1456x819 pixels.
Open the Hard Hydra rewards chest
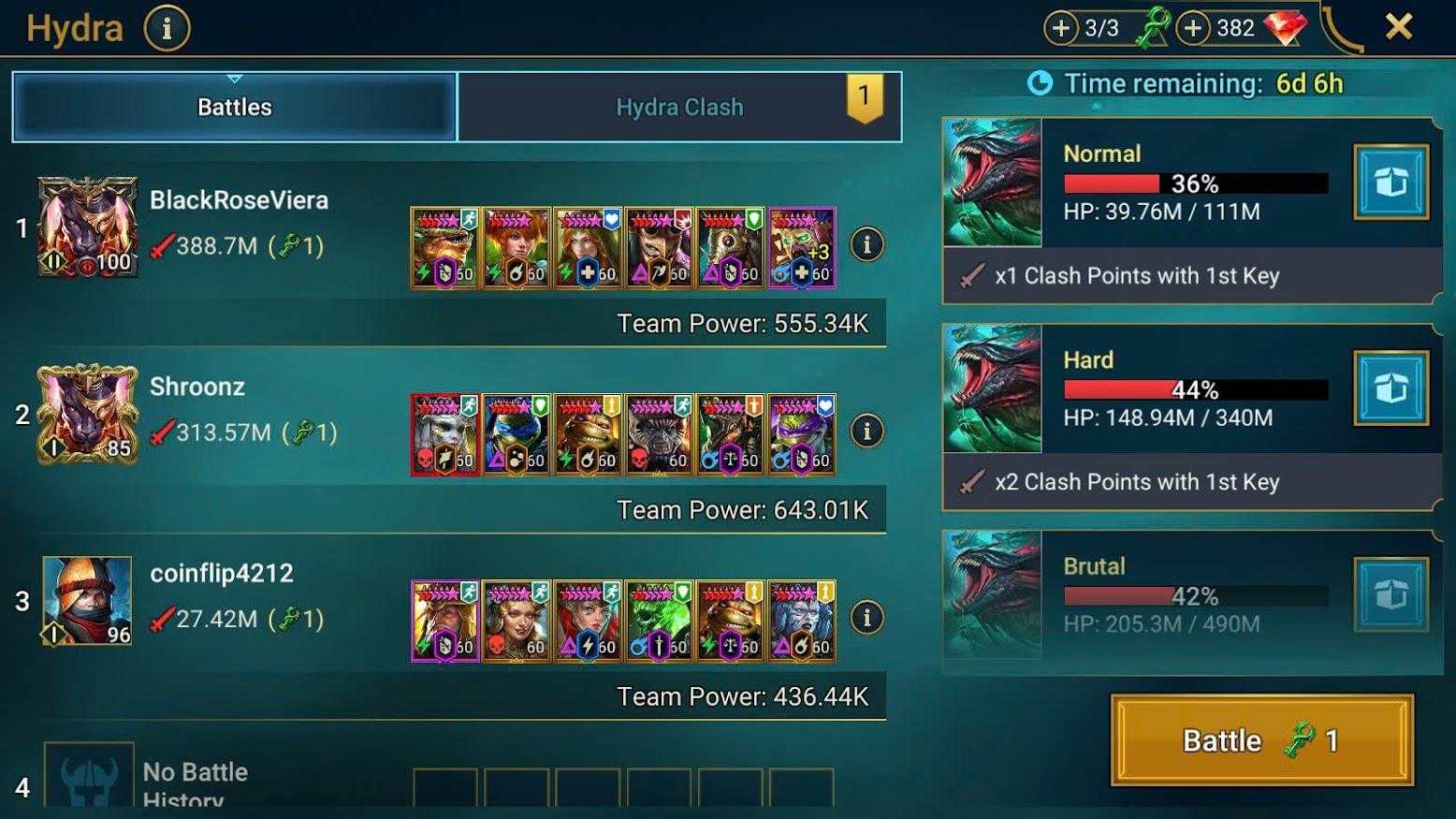(1390, 388)
